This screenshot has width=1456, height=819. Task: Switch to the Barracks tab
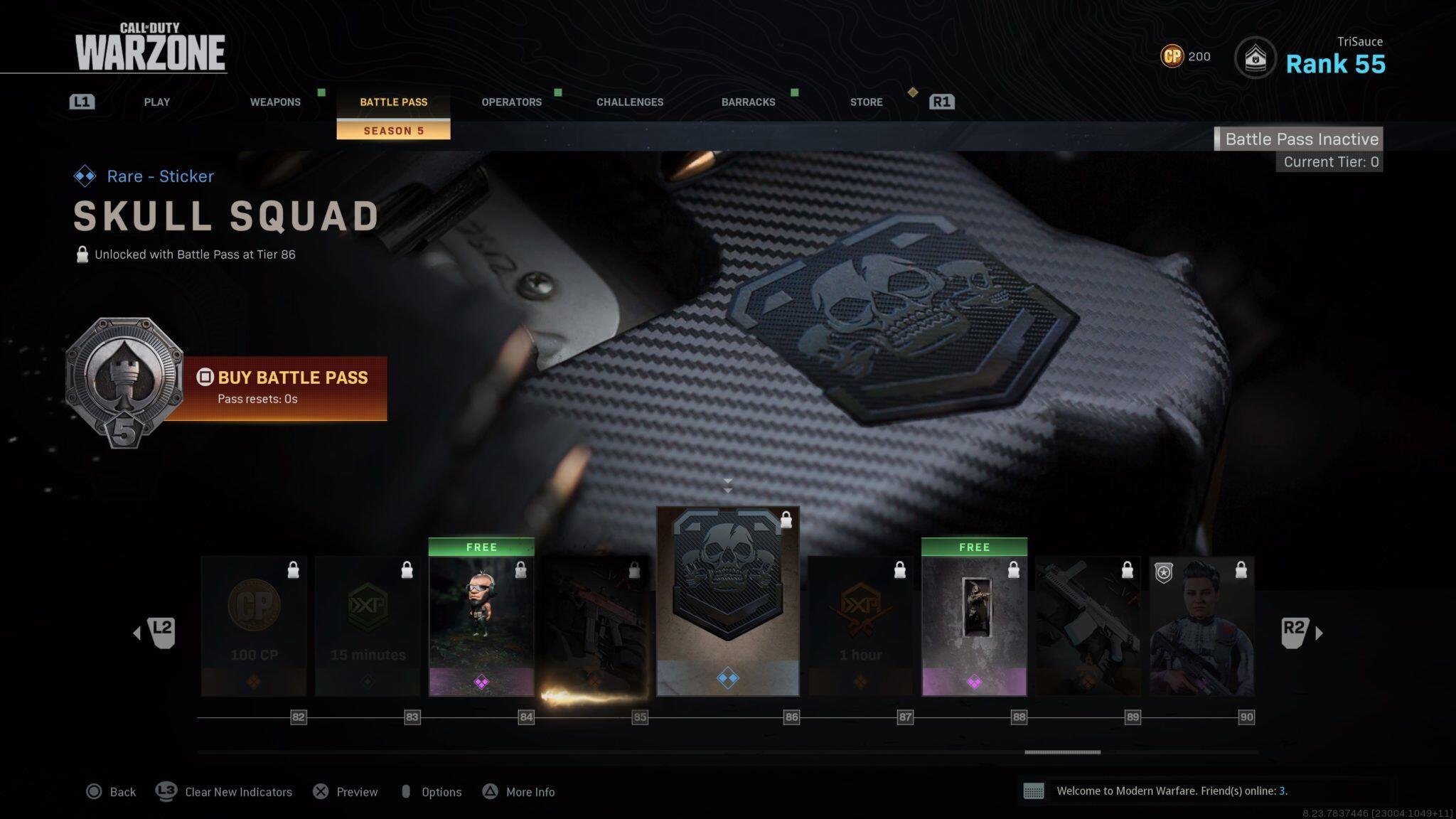point(748,102)
